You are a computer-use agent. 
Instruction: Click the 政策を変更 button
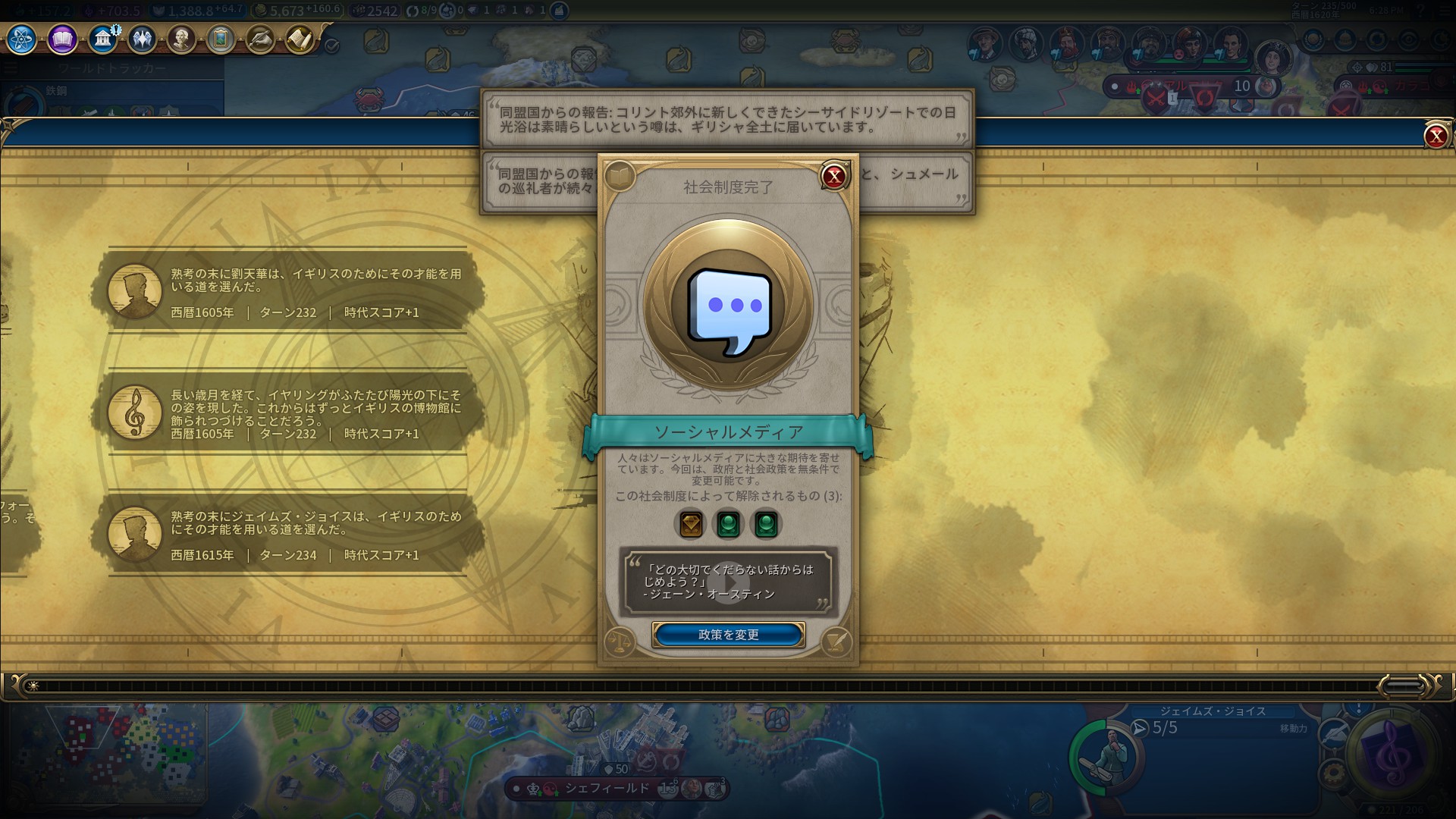pos(728,635)
